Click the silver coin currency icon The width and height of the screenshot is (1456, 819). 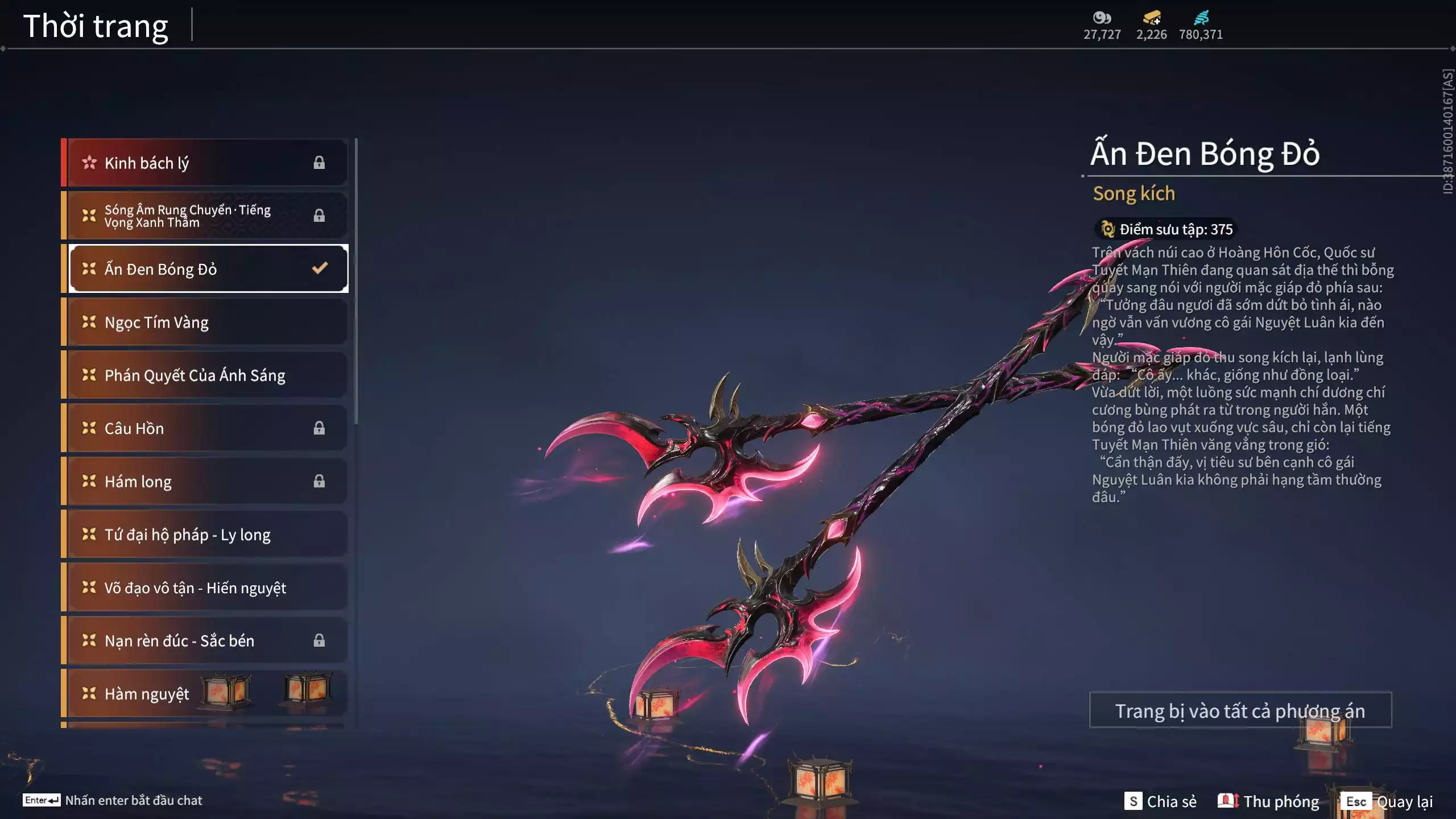click(x=1102, y=18)
